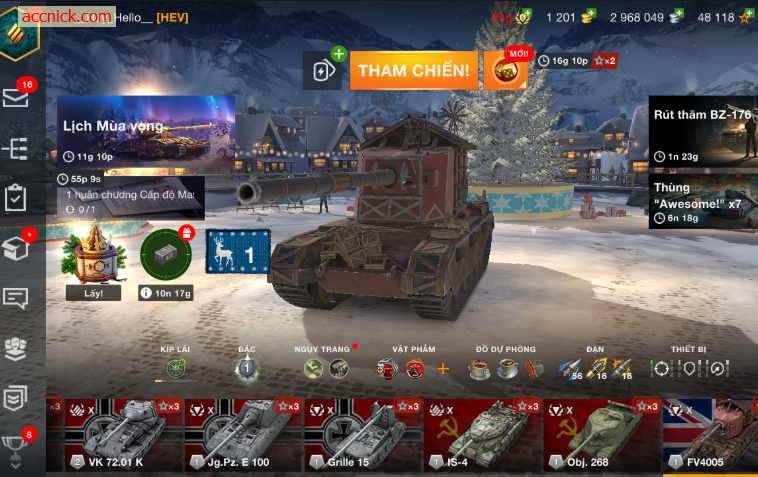Open the tech tree from the sidebar
Screen dimensions: 758x477
pyautogui.click(x=16, y=148)
